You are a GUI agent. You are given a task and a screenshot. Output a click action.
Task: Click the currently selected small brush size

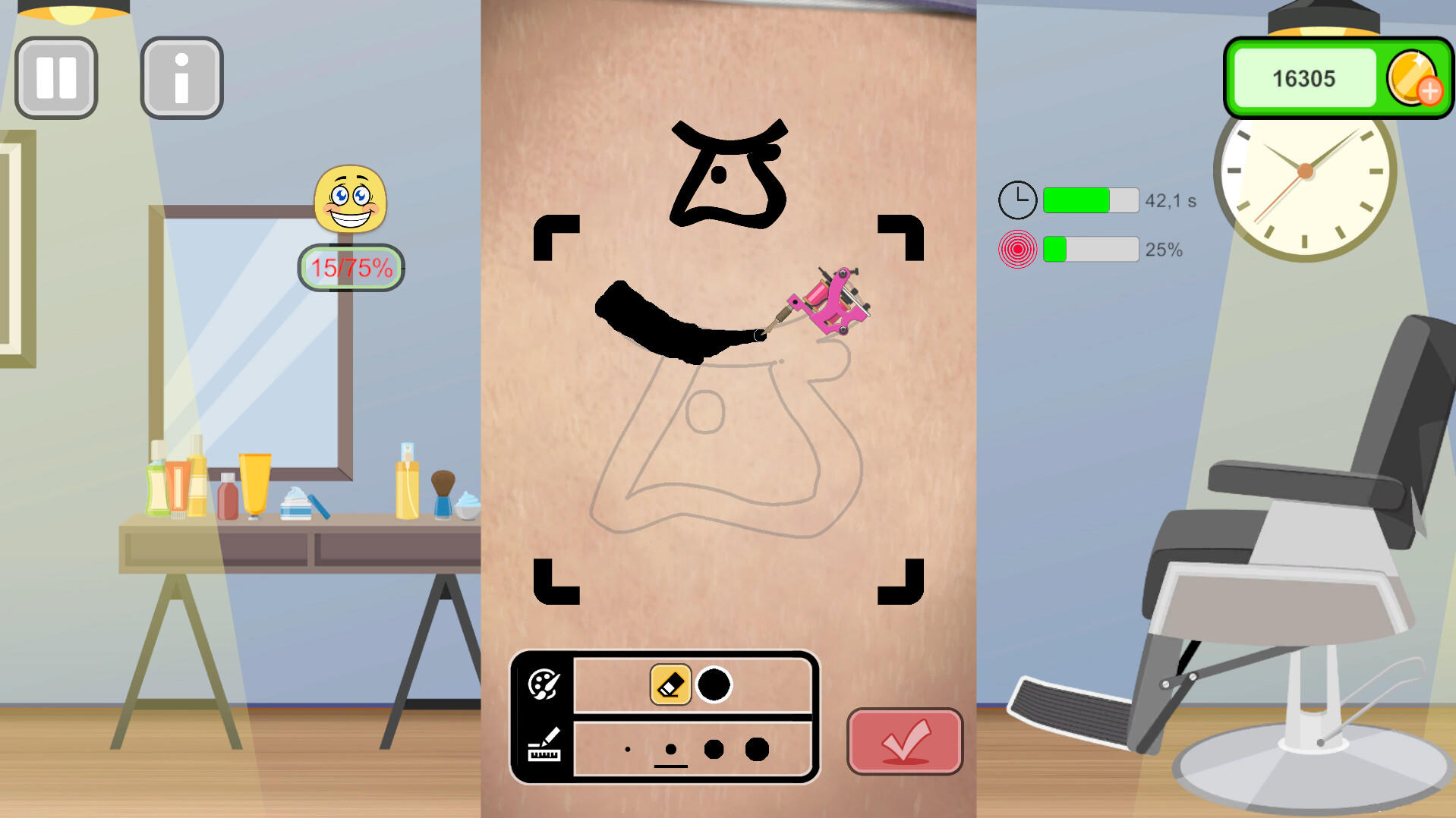(670, 750)
